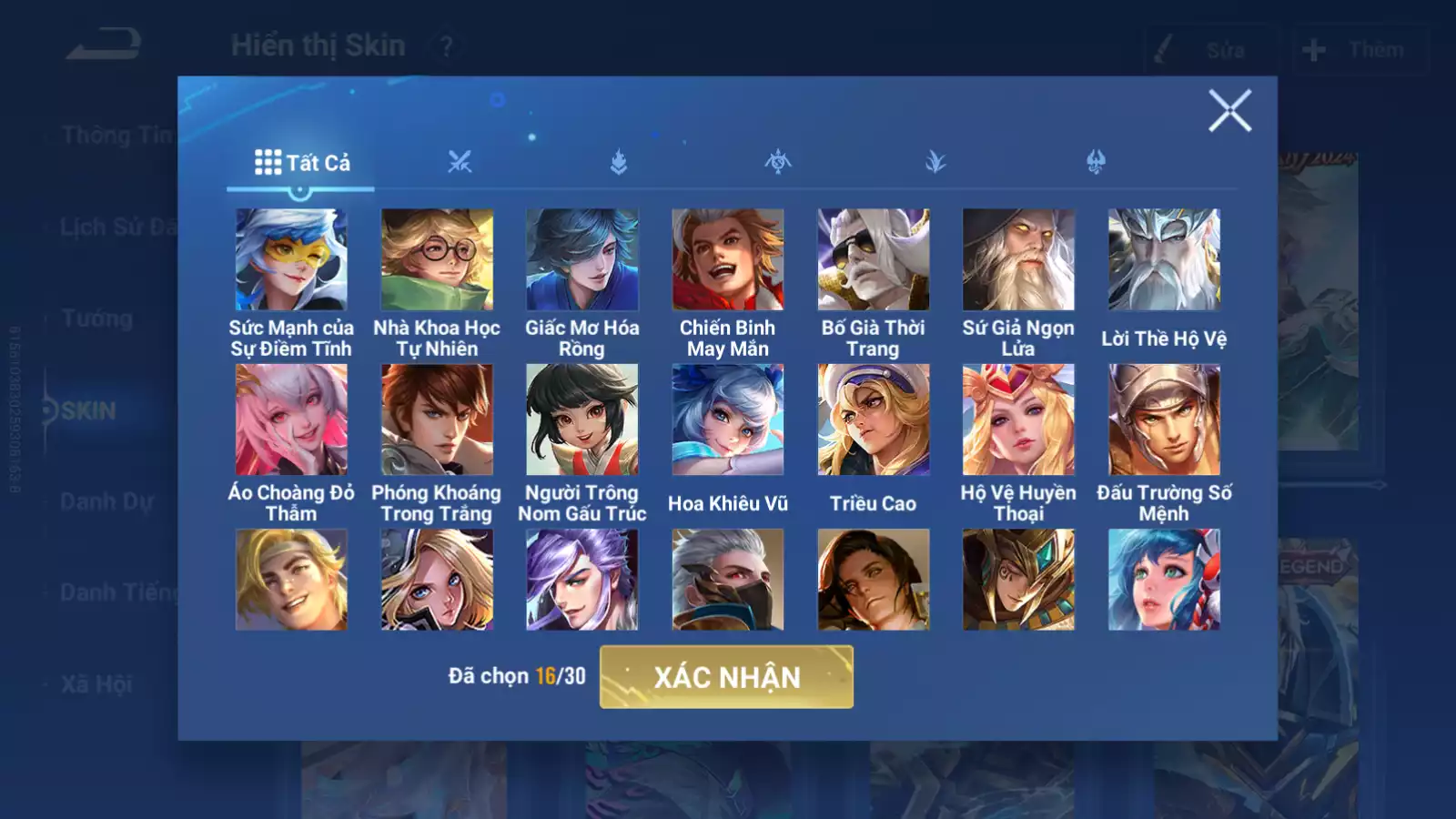This screenshot has width=1456, height=819.
Task: Open the crossed swords category tab
Action: tap(460, 163)
